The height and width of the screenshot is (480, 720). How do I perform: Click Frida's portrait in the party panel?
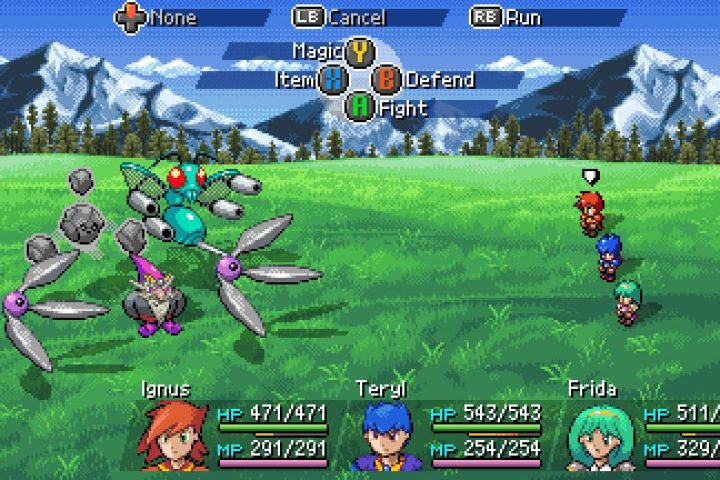(601, 437)
